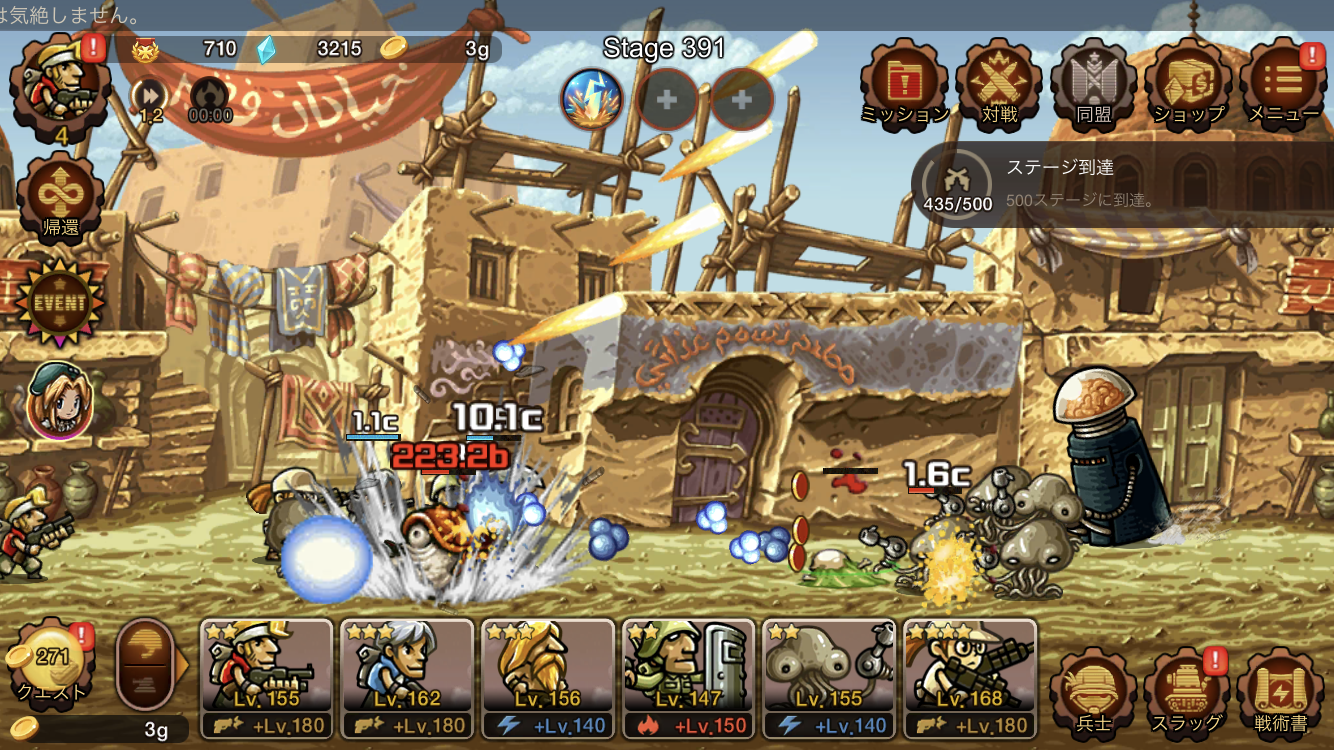The image size is (1334, 750).
Task: Open the メニュー (Menu) button
Action: coord(1283,82)
